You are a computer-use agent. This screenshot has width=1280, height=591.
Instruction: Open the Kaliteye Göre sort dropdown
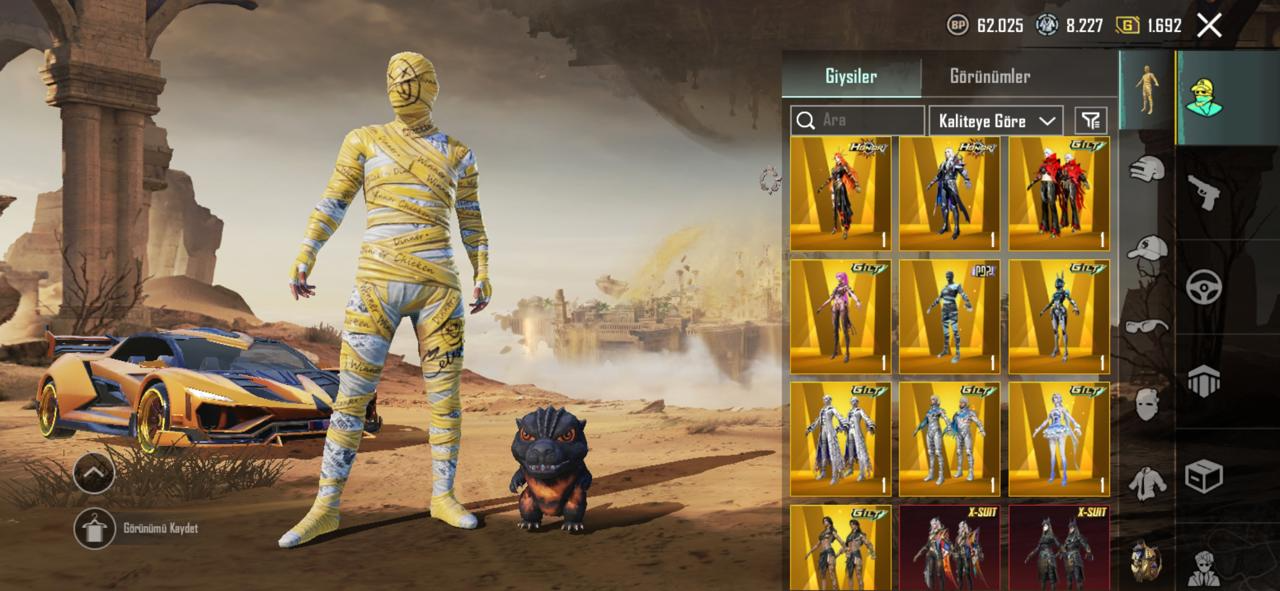[995, 120]
